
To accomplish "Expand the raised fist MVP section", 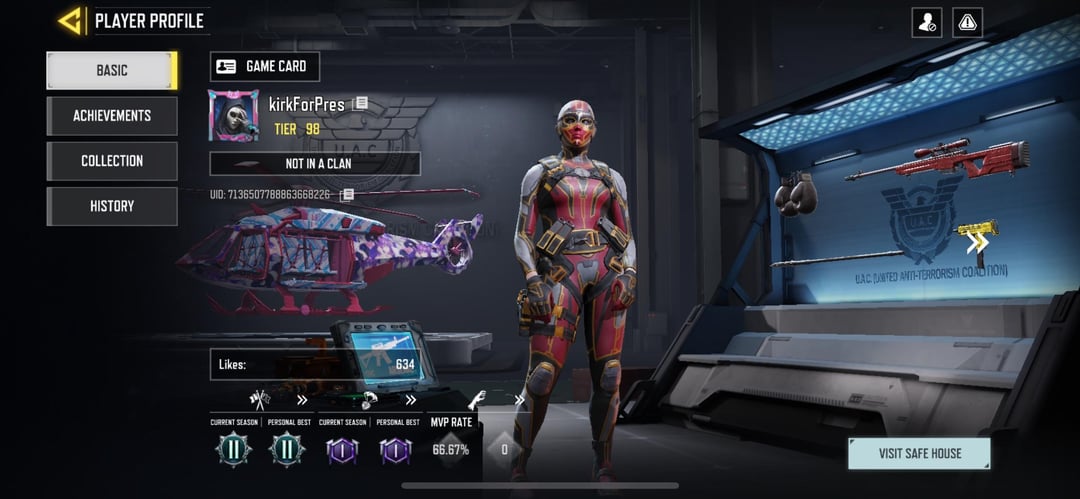I will pyautogui.click(x=519, y=400).
